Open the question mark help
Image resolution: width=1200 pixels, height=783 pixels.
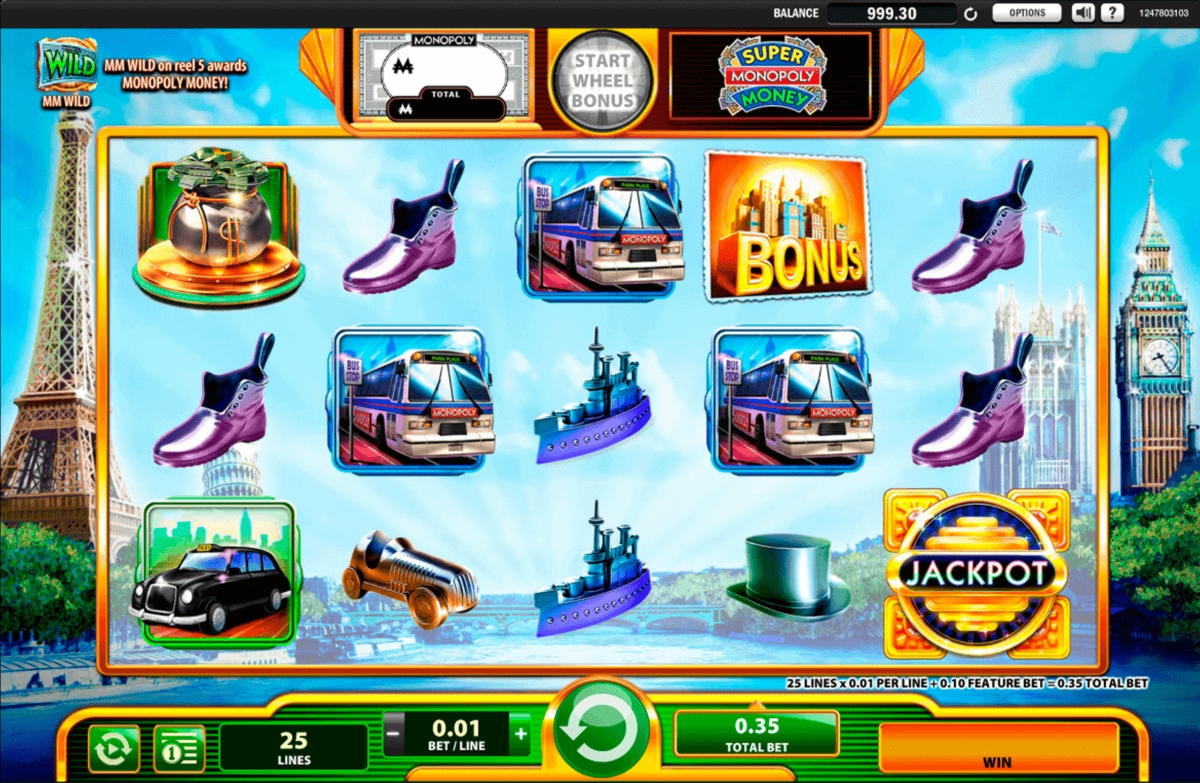[x=1111, y=13]
